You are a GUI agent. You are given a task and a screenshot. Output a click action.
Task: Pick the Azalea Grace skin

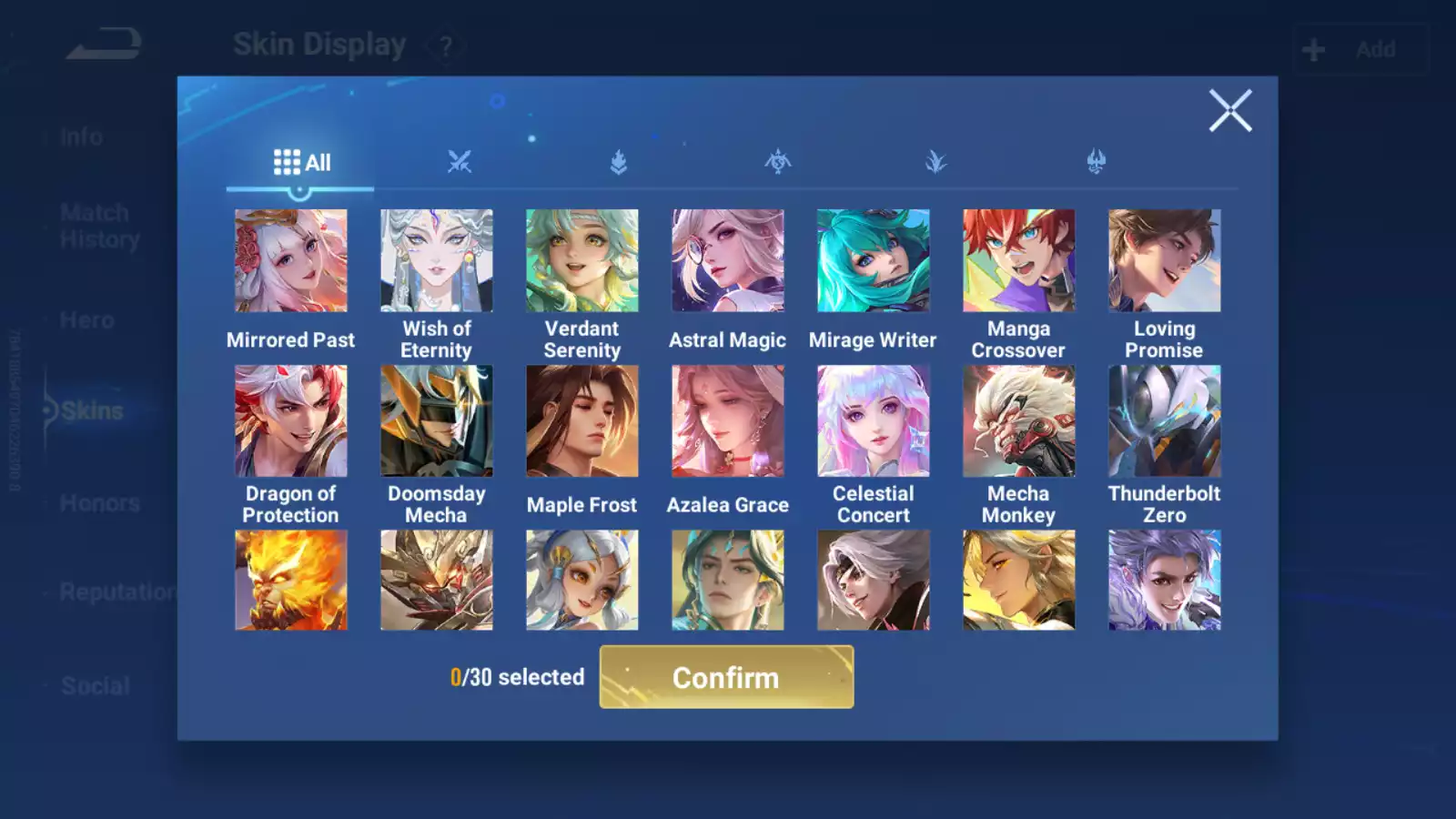pyautogui.click(x=727, y=421)
